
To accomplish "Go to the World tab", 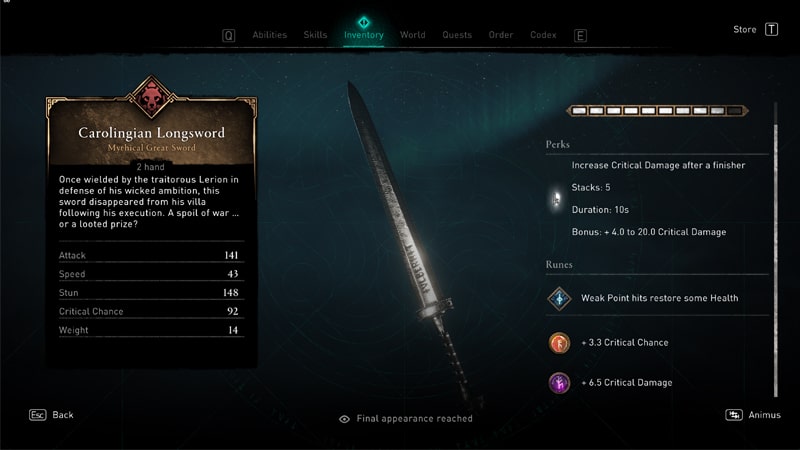I will click(x=412, y=35).
